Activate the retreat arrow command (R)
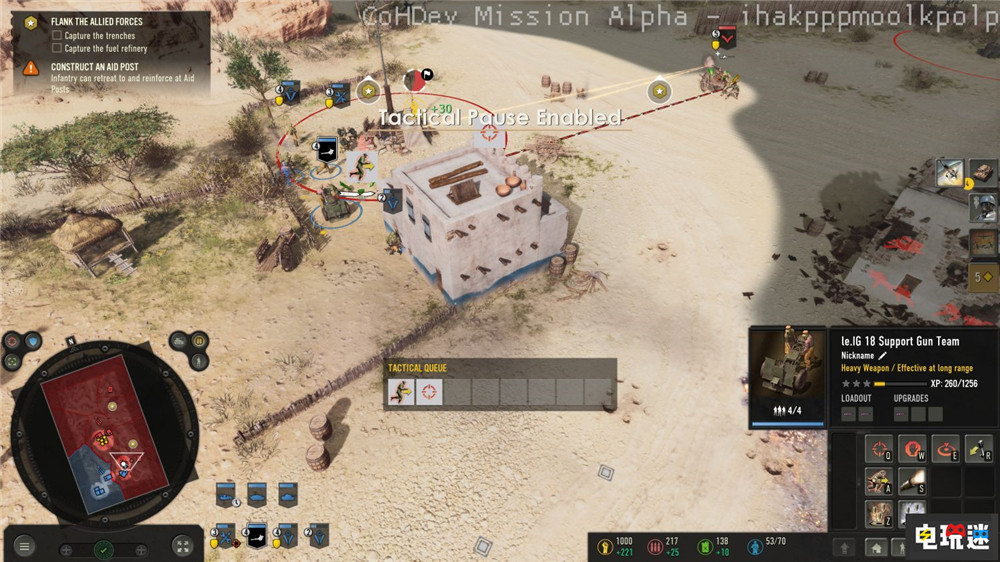 [978, 449]
